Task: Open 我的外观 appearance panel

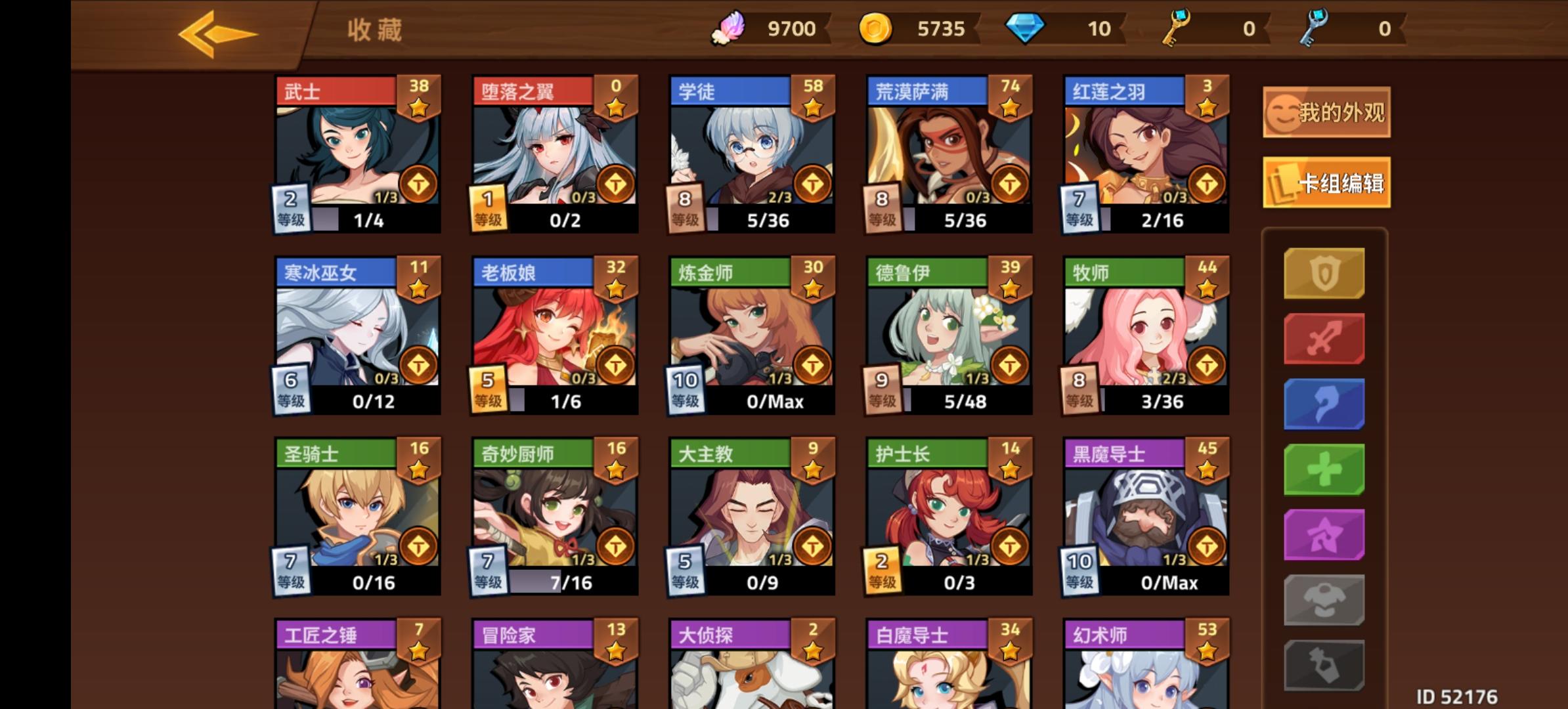Action: 1325,112
